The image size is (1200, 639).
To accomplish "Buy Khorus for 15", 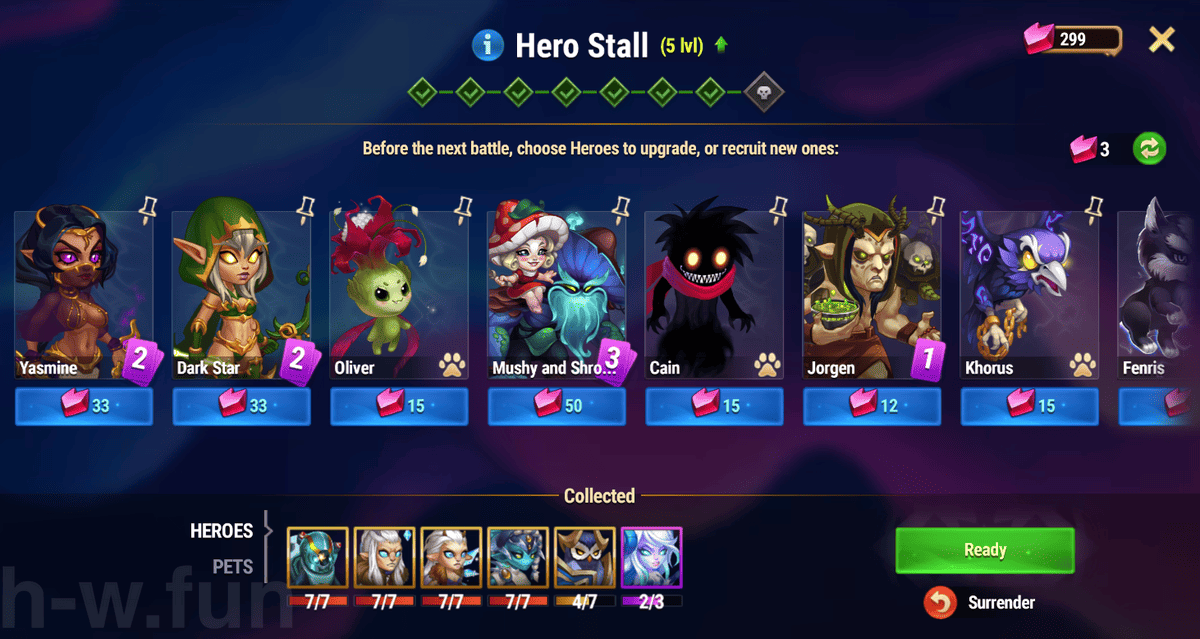I will click(x=1030, y=407).
